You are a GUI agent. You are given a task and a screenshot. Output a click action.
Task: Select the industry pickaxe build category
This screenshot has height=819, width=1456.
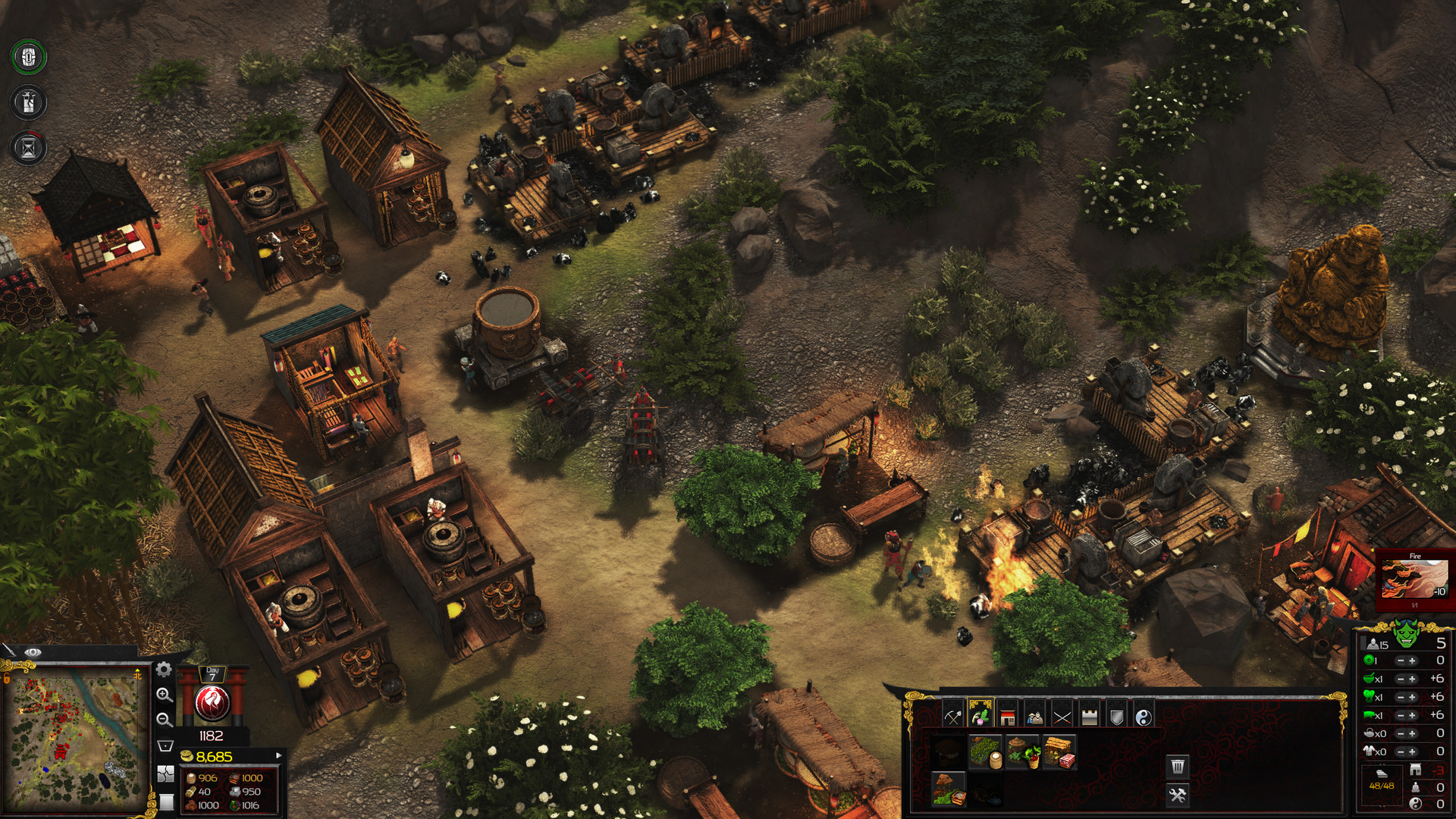tap(952, 717)
